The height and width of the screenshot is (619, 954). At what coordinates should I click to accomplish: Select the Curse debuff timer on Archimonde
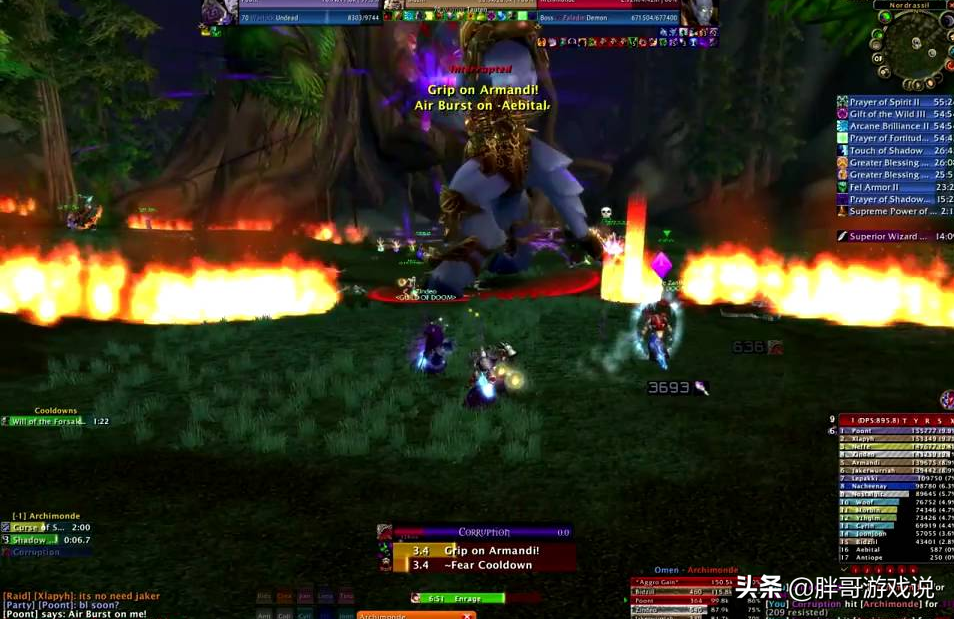(46, 527)
